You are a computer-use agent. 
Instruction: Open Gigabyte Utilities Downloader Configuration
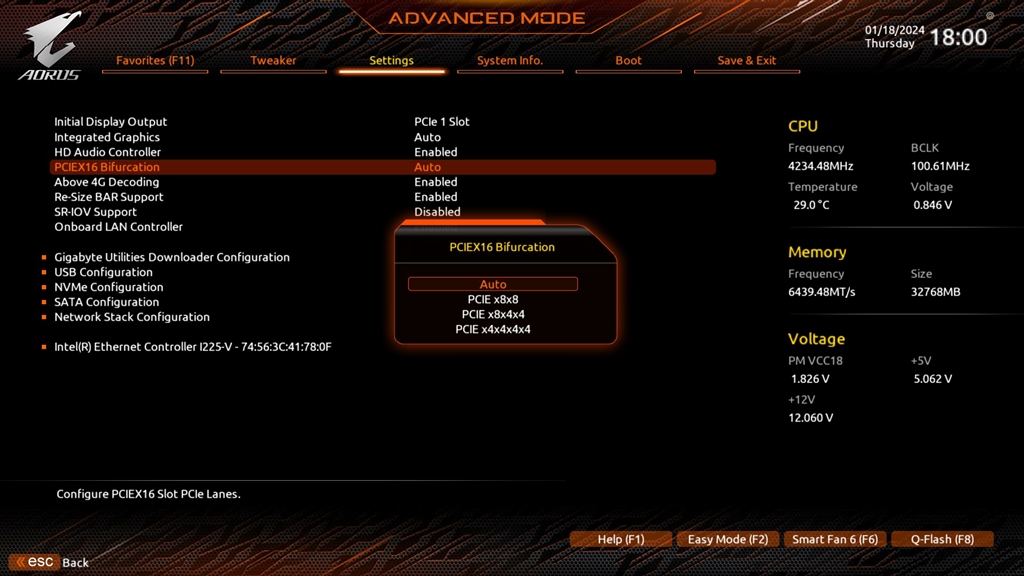(x=172, y=257)
